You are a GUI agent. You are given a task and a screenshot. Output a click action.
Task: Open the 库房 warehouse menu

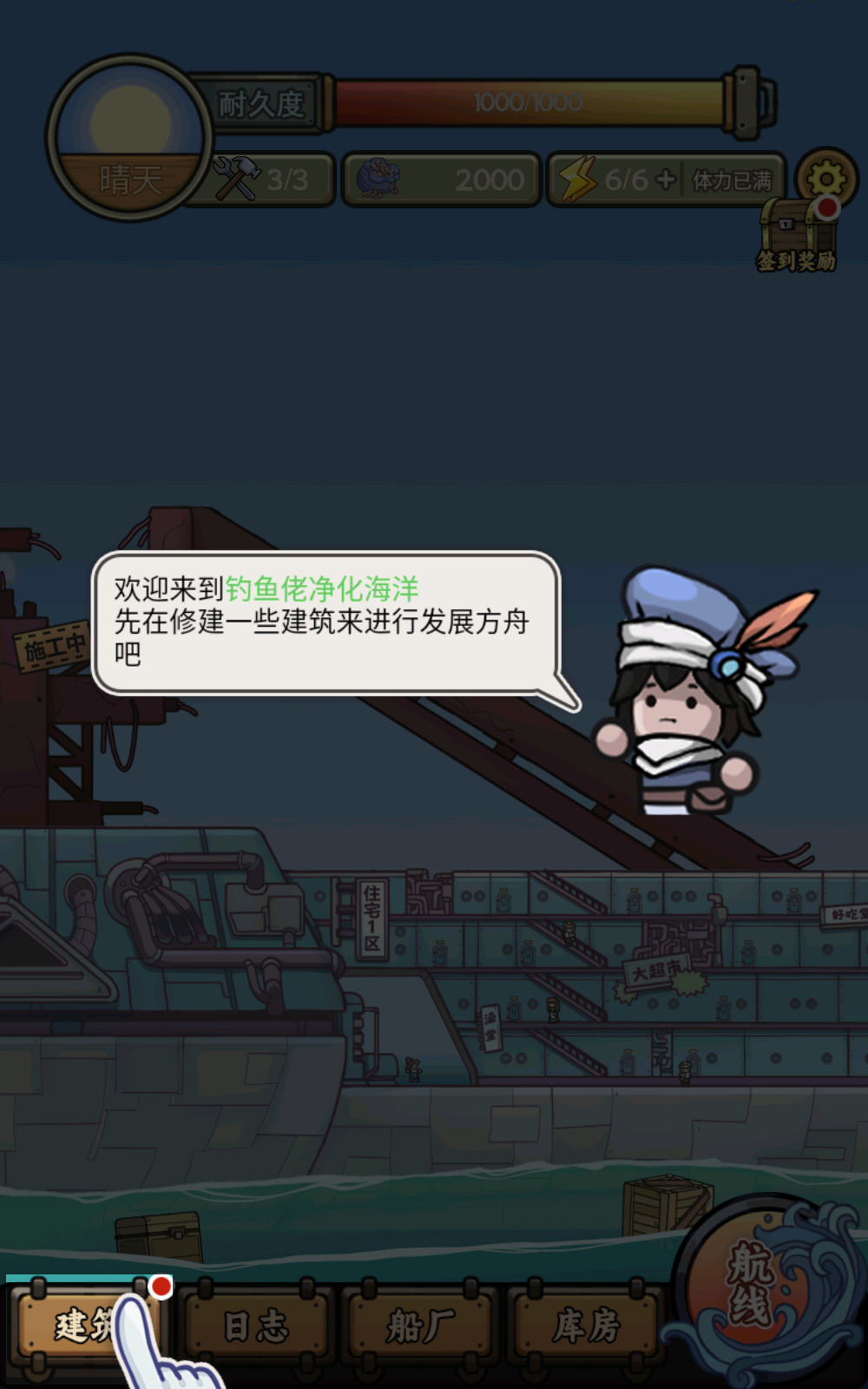point(587,1326)
